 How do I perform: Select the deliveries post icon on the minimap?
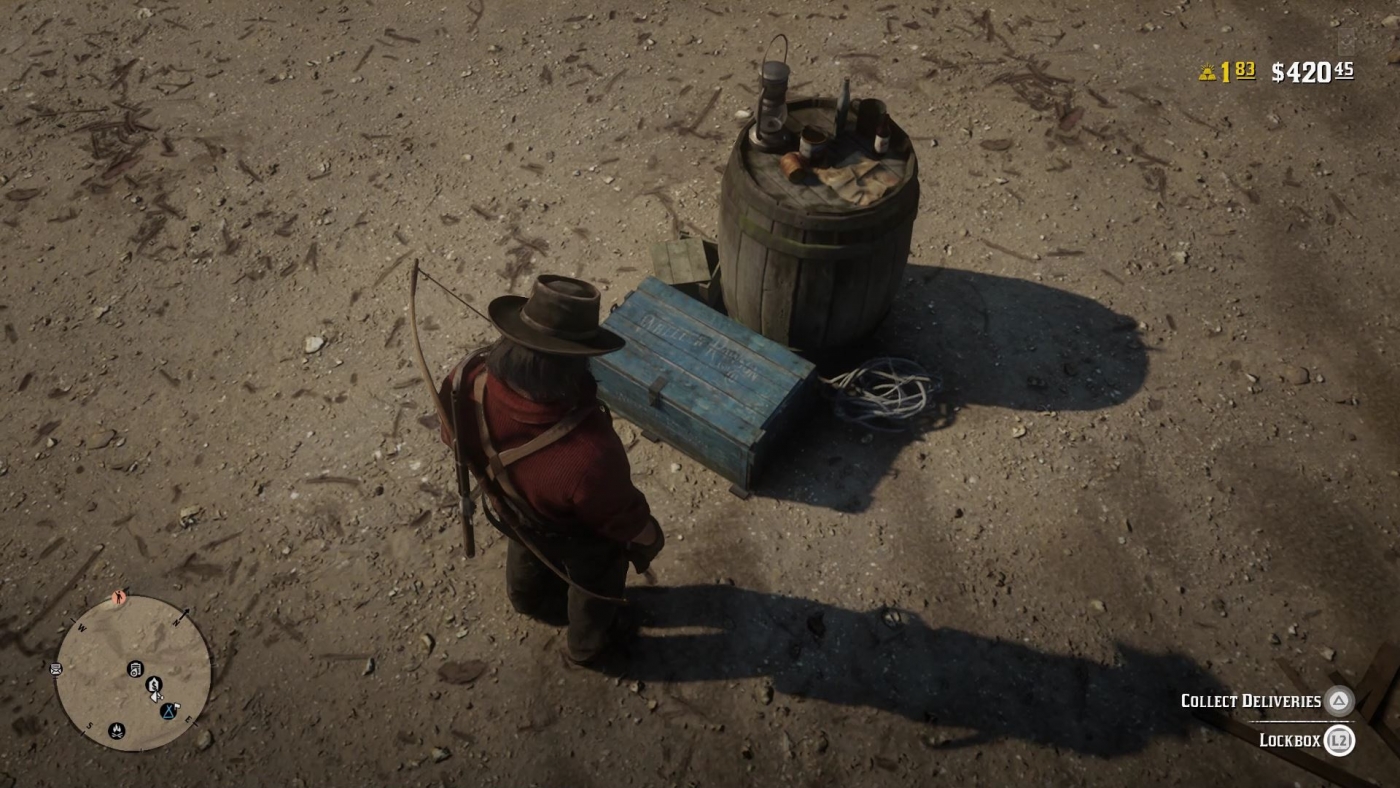135,669
